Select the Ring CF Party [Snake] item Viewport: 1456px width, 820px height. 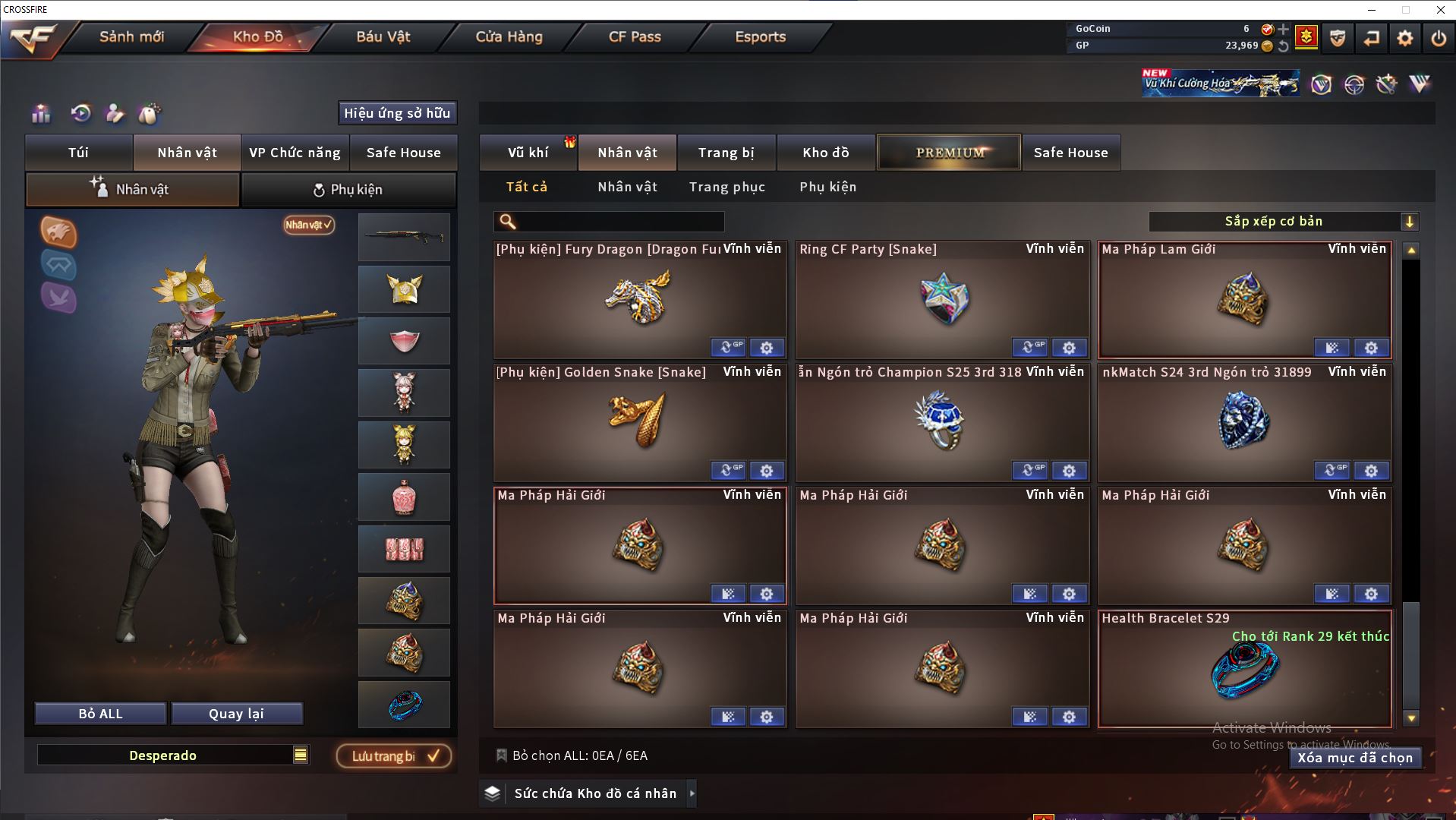[942, 299]
